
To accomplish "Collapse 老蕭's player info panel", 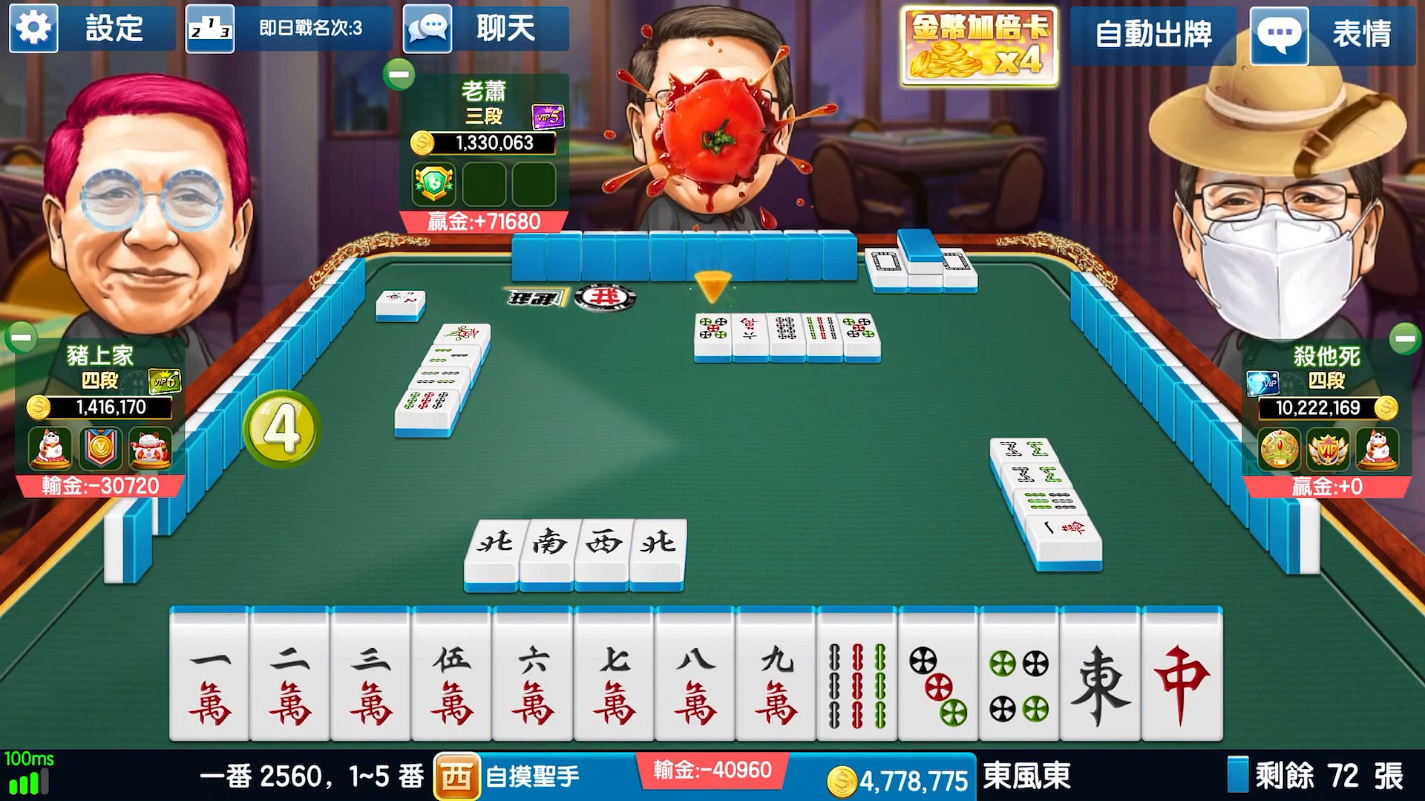I will (400, 73).
